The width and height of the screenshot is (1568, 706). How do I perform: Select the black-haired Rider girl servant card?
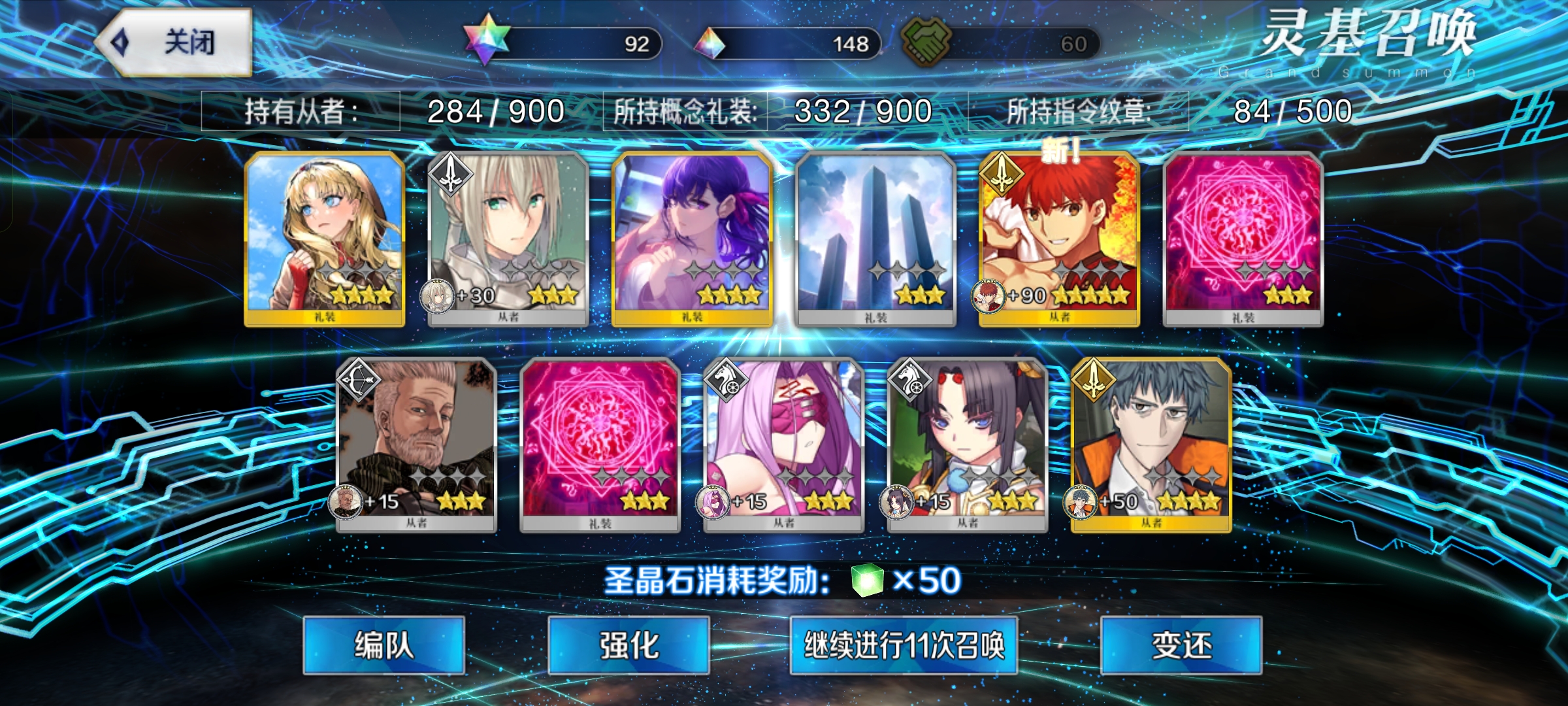[x=968, y=445]
